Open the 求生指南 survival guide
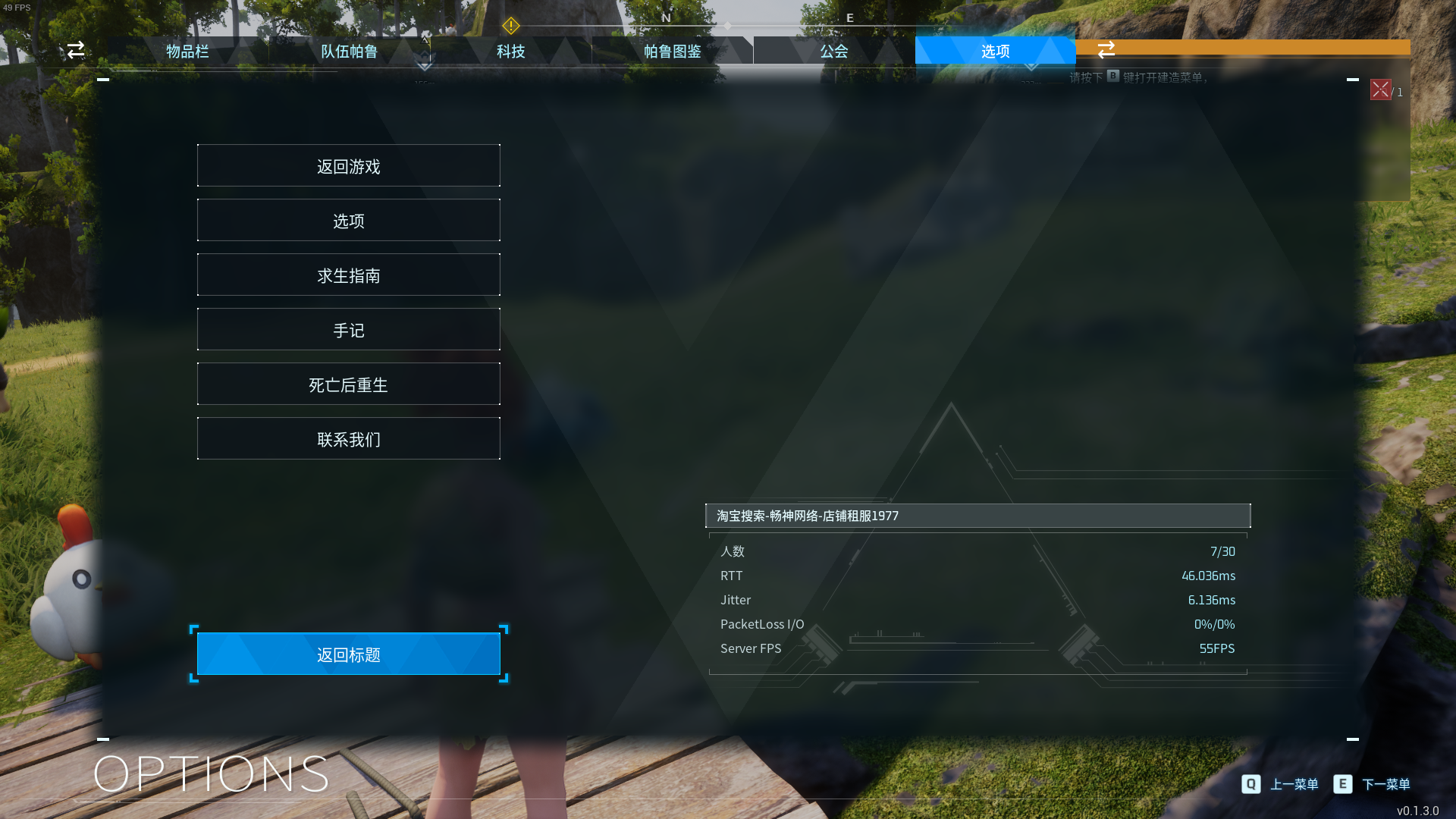This screenshot has height=819, width=1456. point(348,275)
